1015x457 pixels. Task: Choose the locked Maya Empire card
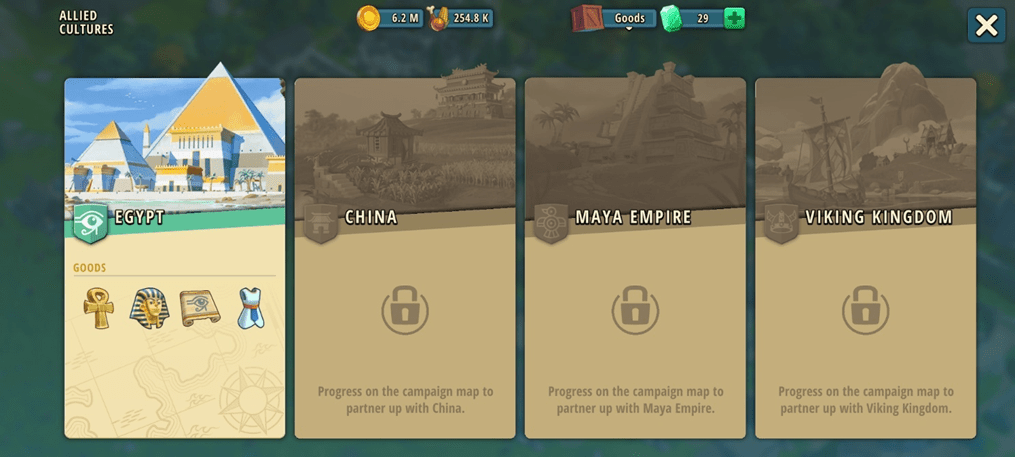(x=635, y=258)
